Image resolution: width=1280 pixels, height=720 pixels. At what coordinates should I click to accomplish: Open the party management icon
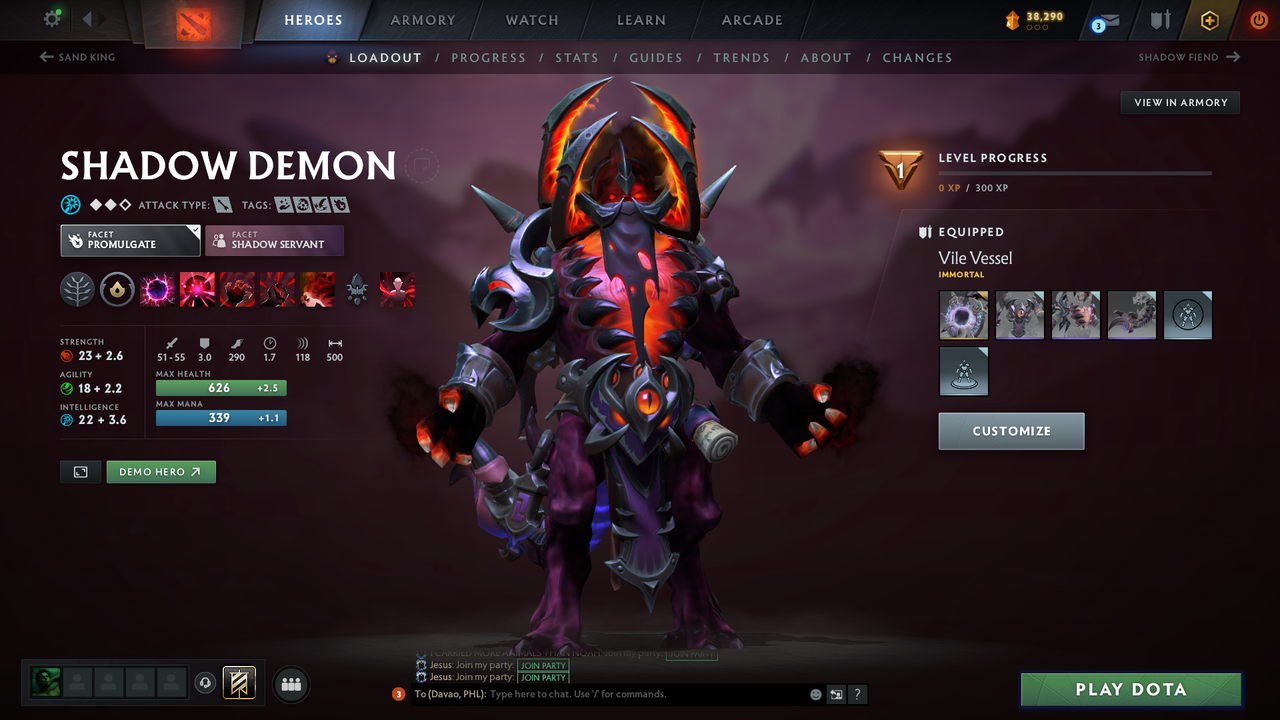point(290,684)
